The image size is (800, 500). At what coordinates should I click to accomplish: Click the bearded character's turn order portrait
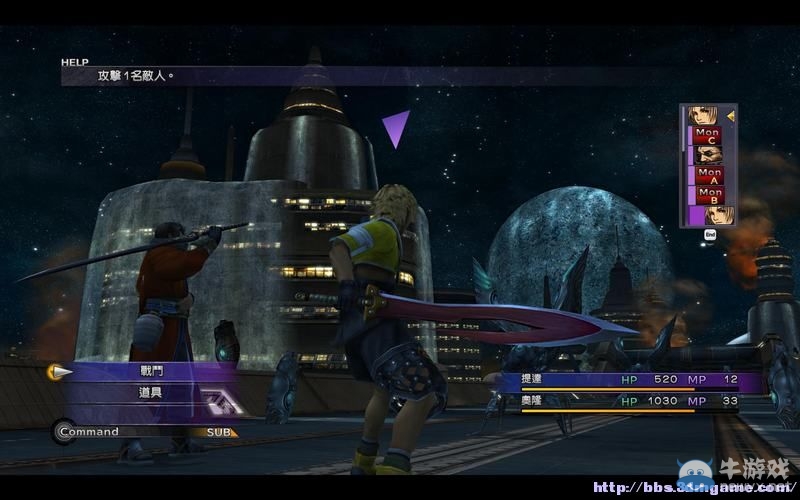709,154
